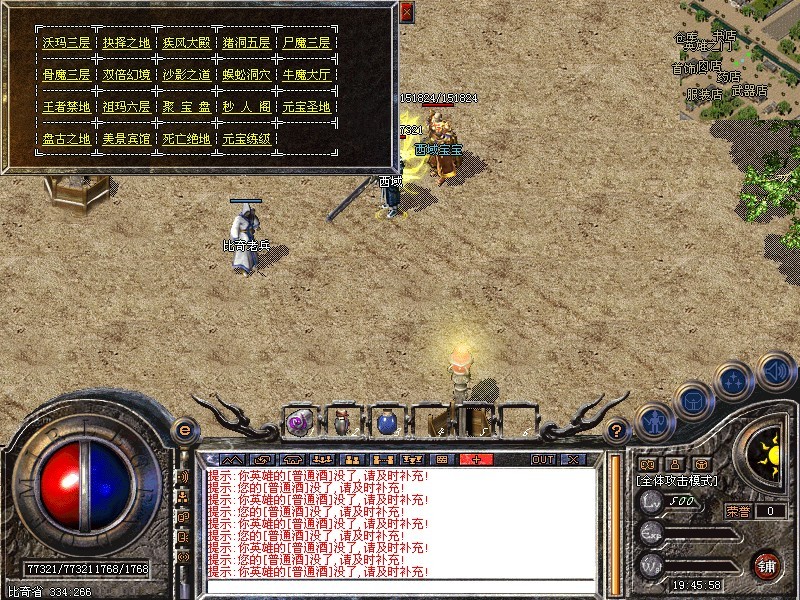800x600 pixels.
Task: Open the round red 铺 shop button
Action: (767, 564)
